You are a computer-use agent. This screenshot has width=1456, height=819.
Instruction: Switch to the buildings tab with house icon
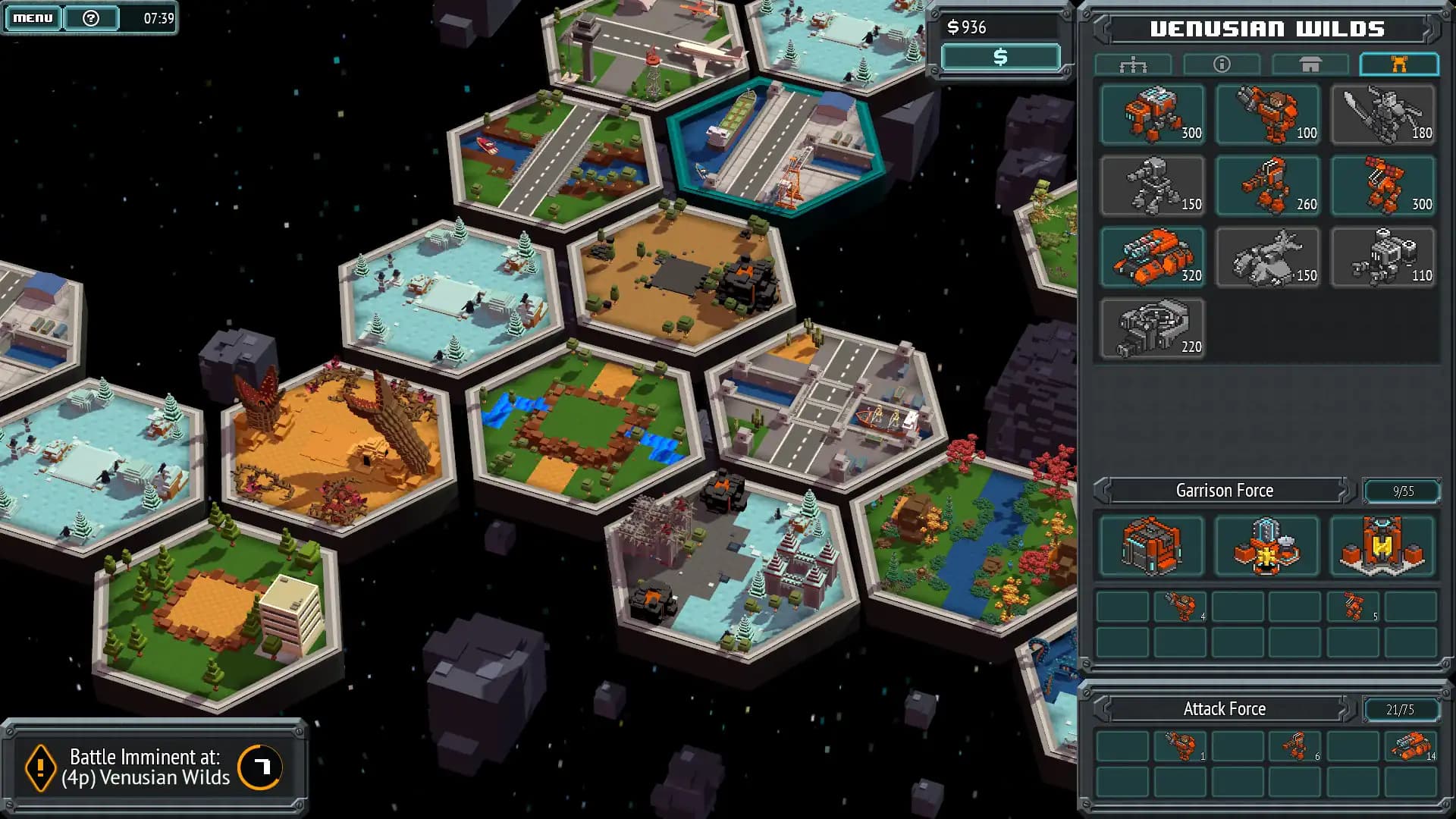(x=1310, y=64)
